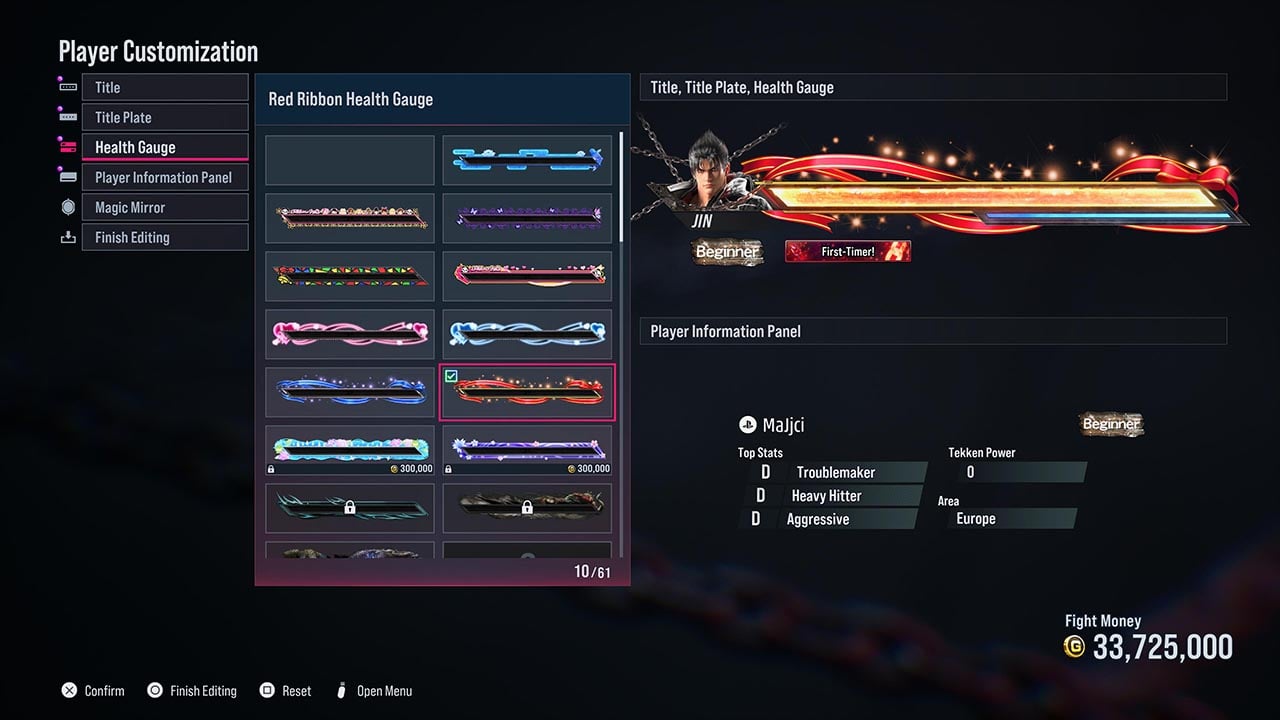Select the Title Plate menu entry
The height and width of the screenshot is (720, 1280).
tap(164, 117)
